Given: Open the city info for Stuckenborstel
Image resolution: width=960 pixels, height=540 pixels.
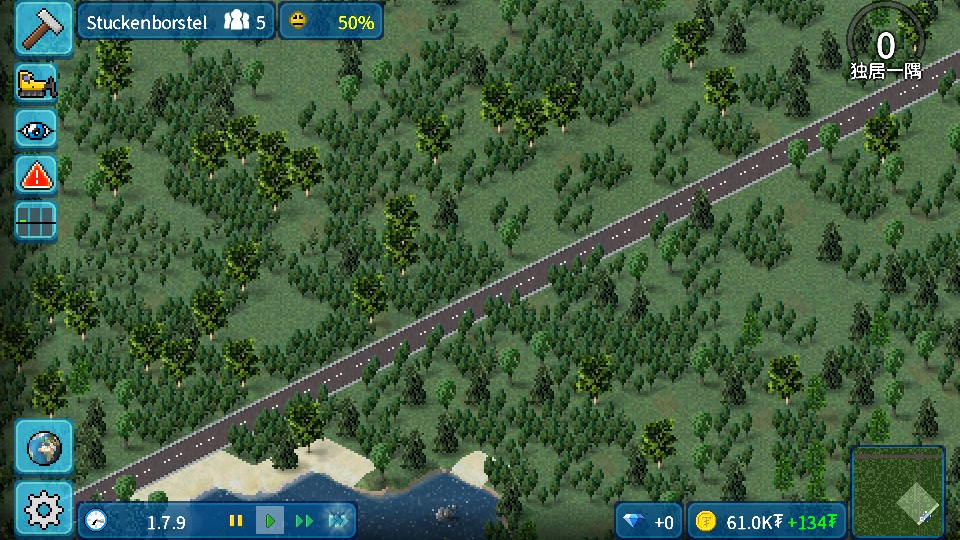Looking at the screenshot, I should tap(175, 21).
